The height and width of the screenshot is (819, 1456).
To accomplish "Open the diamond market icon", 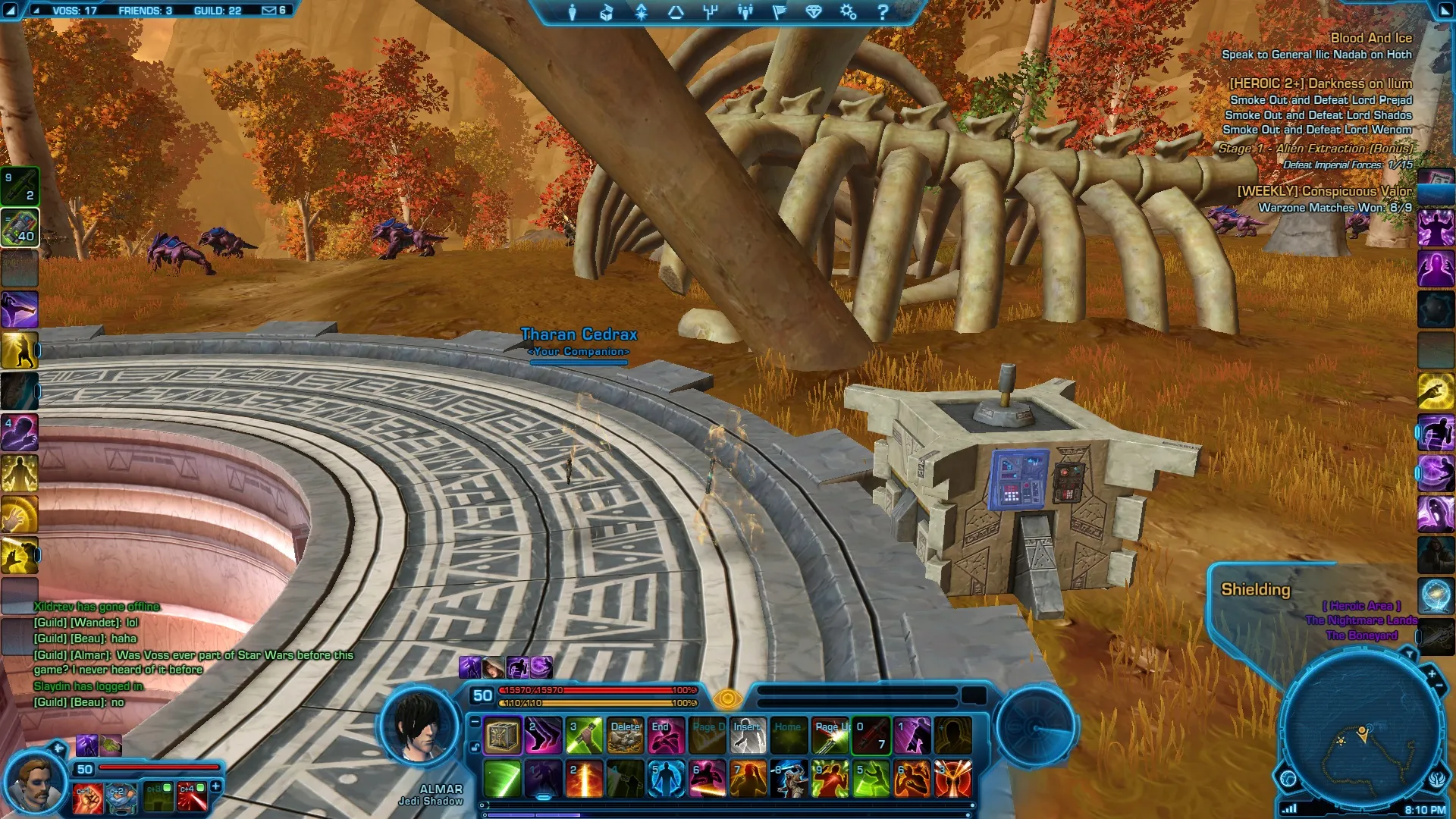I will 814,12.
